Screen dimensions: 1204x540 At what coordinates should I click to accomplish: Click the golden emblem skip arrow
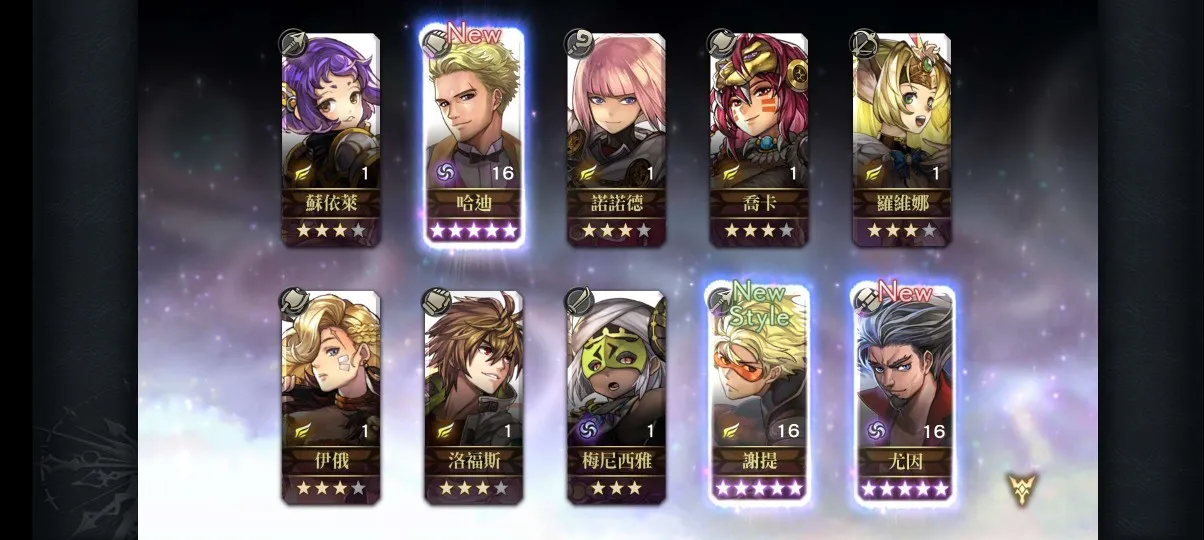(x=1022, y=488)
